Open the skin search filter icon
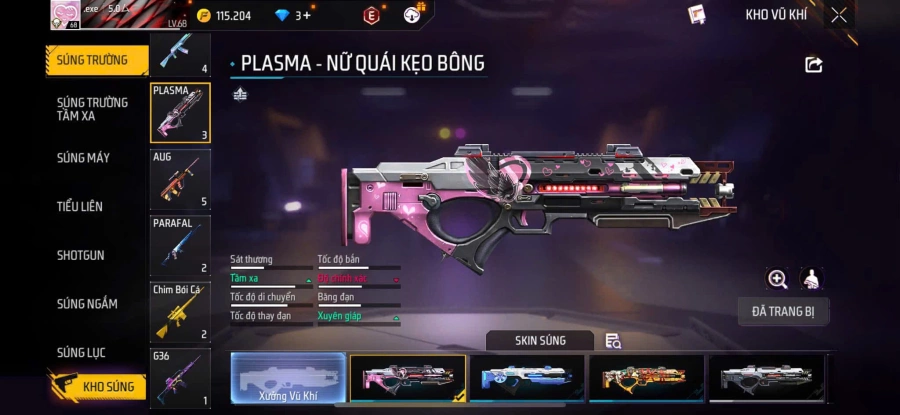 tap(613, 341)
